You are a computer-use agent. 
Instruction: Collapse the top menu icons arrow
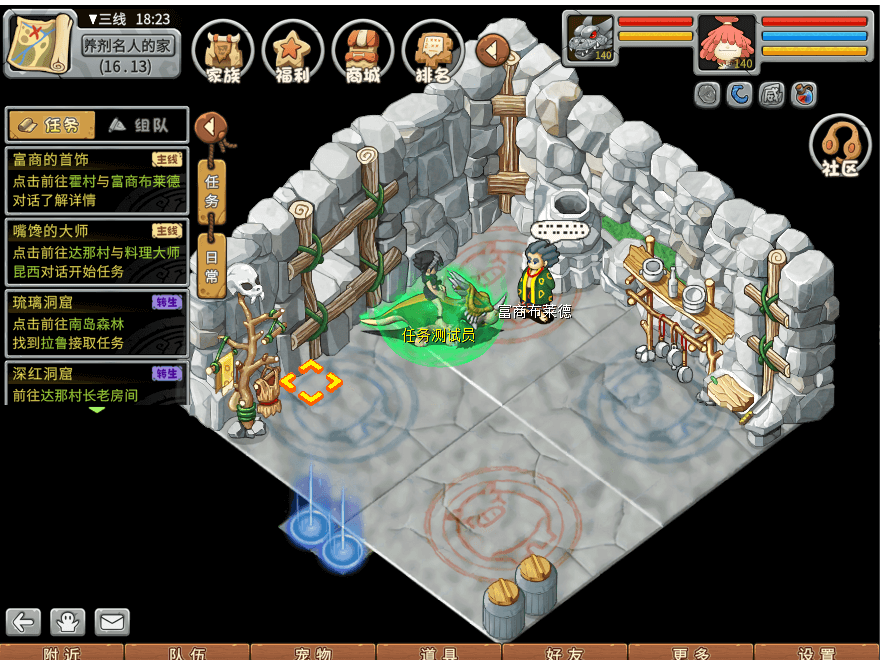pyautogui.click(x=492, y=49)
